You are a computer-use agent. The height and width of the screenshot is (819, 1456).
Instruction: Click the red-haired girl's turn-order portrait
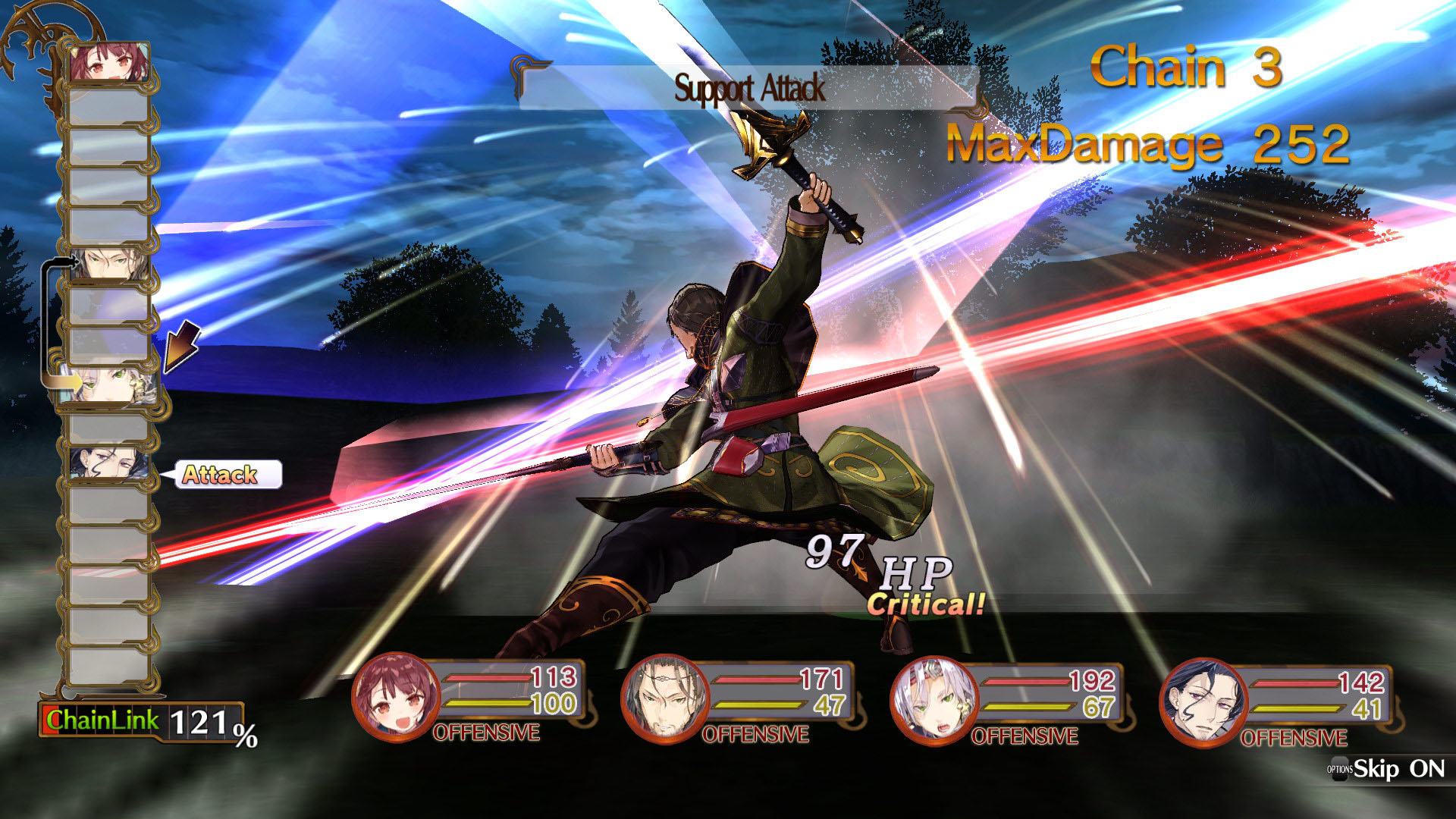(108, 62)
